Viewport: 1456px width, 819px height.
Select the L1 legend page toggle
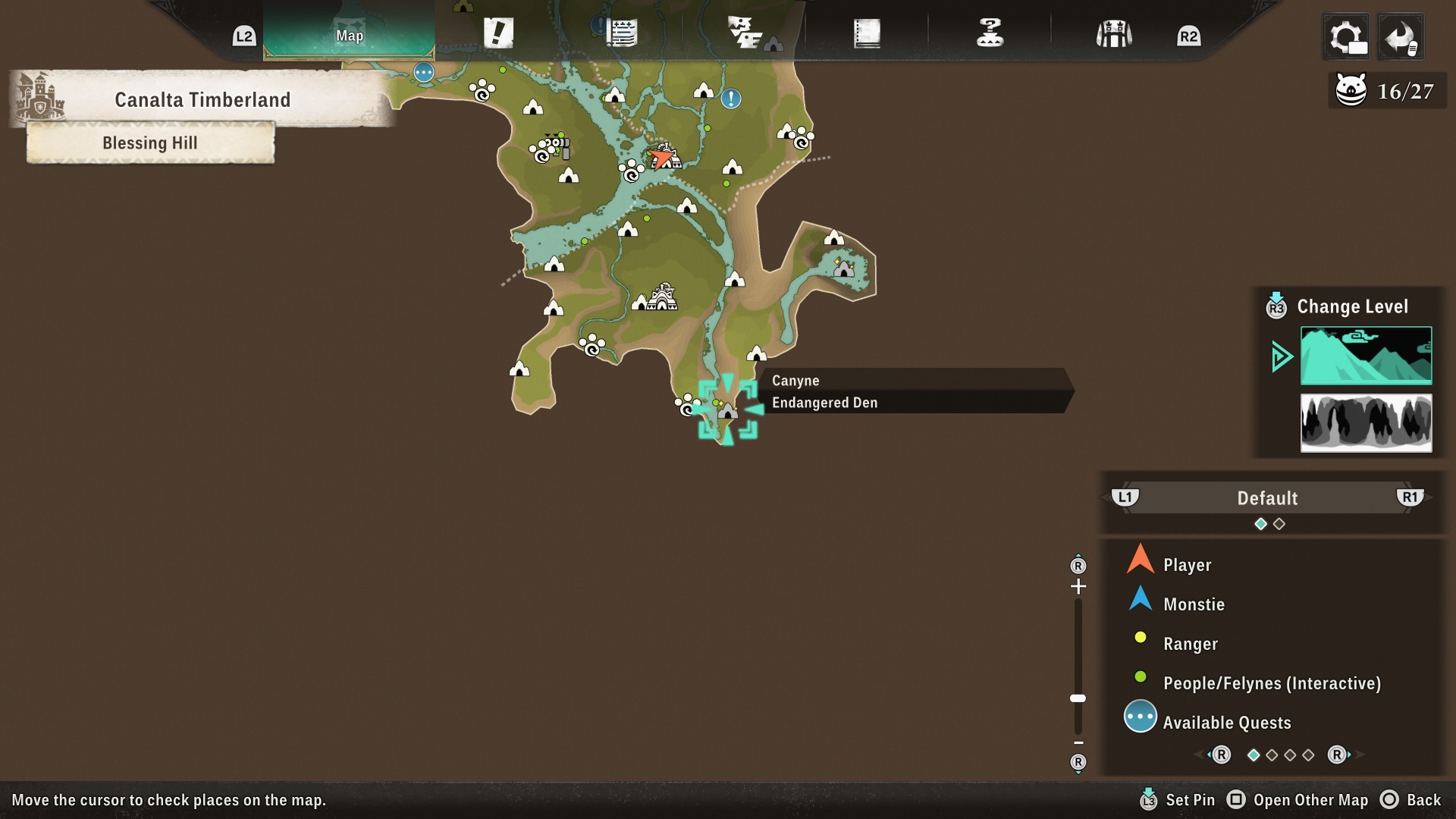1125,498
